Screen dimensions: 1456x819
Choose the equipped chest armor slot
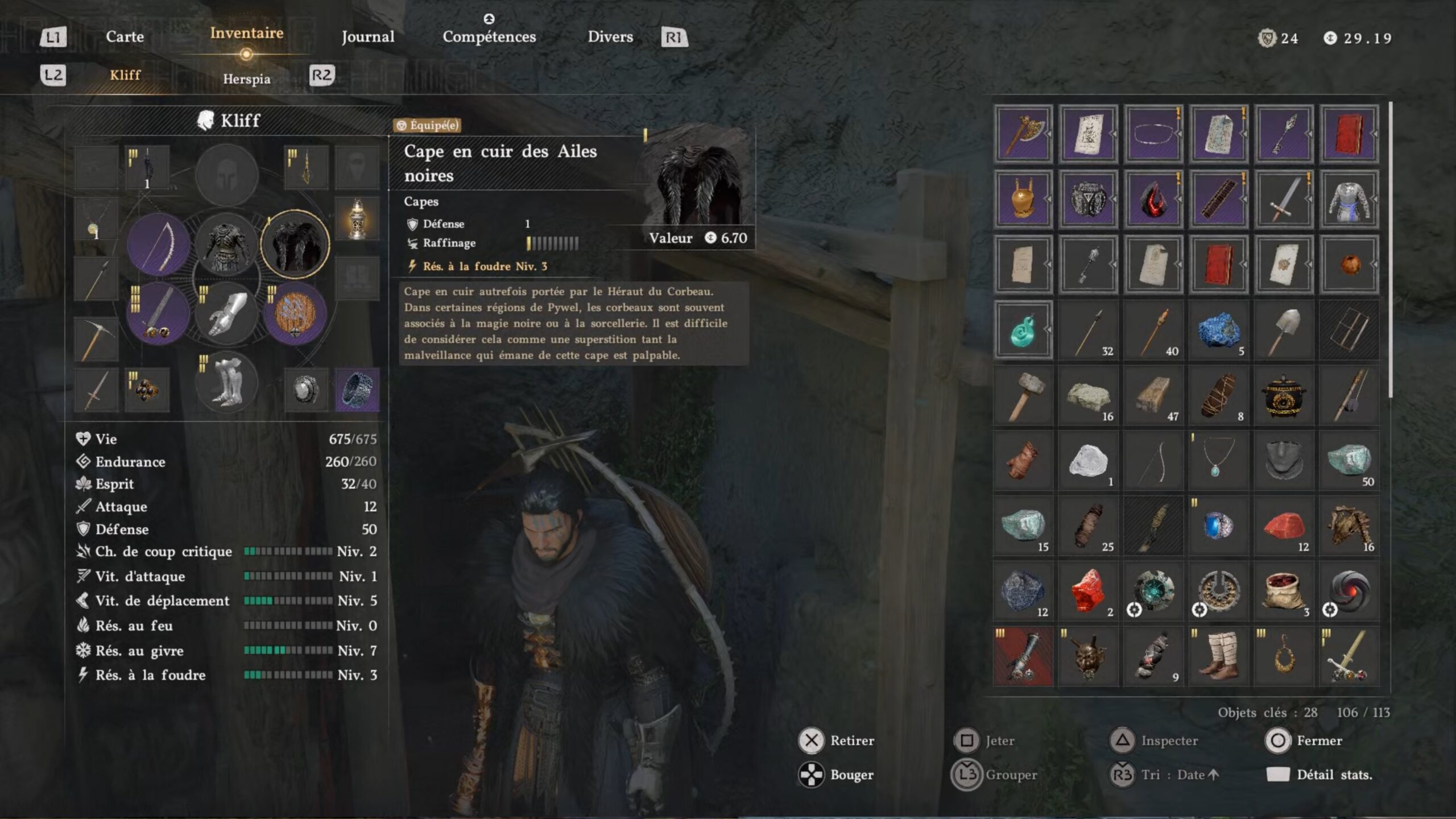[x=226, y=245]
